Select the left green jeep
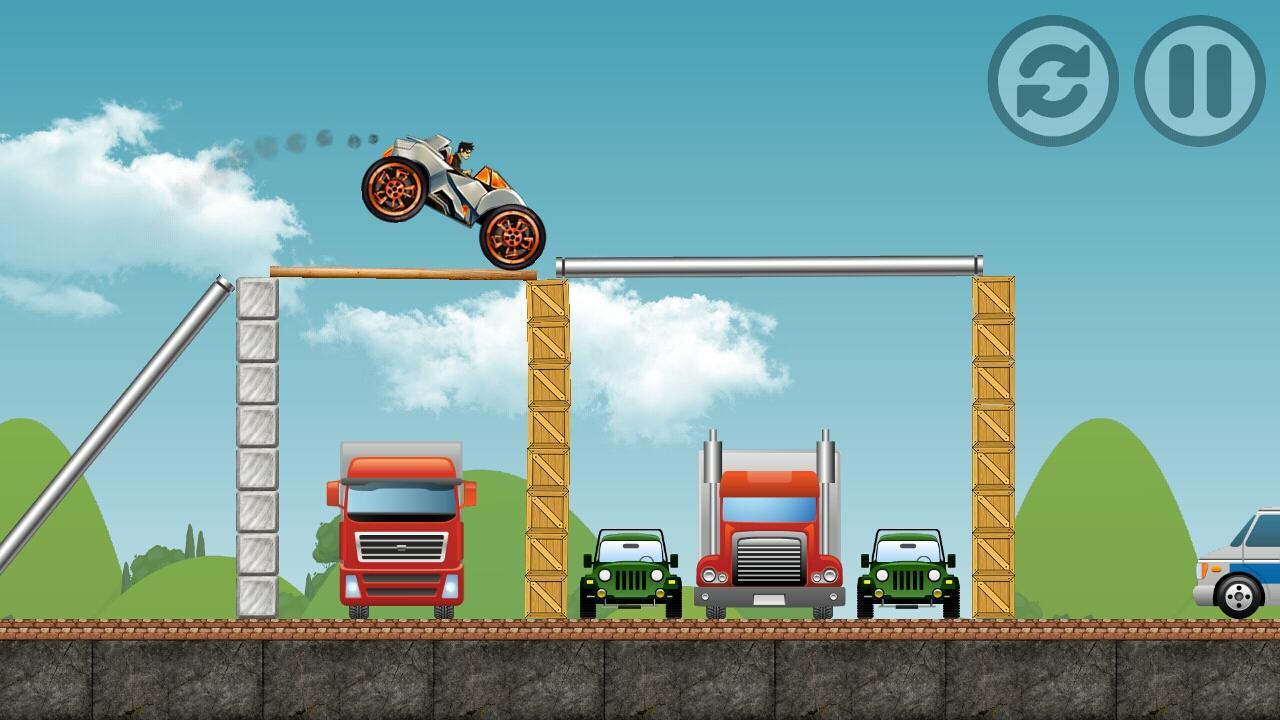Screen dimensions: 1280x720 pos(630,575)
